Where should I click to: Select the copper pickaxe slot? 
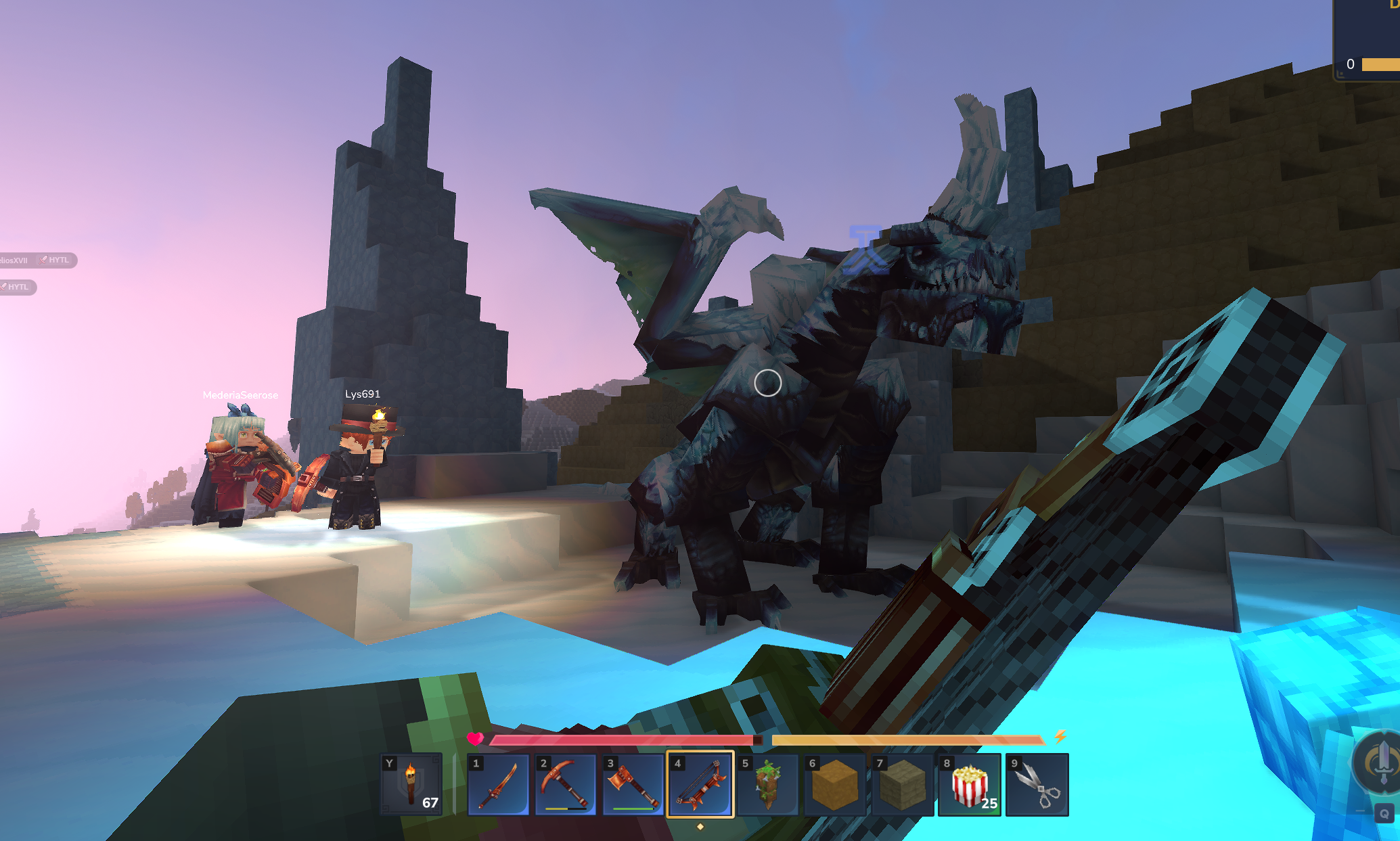(x=565, y=785)
